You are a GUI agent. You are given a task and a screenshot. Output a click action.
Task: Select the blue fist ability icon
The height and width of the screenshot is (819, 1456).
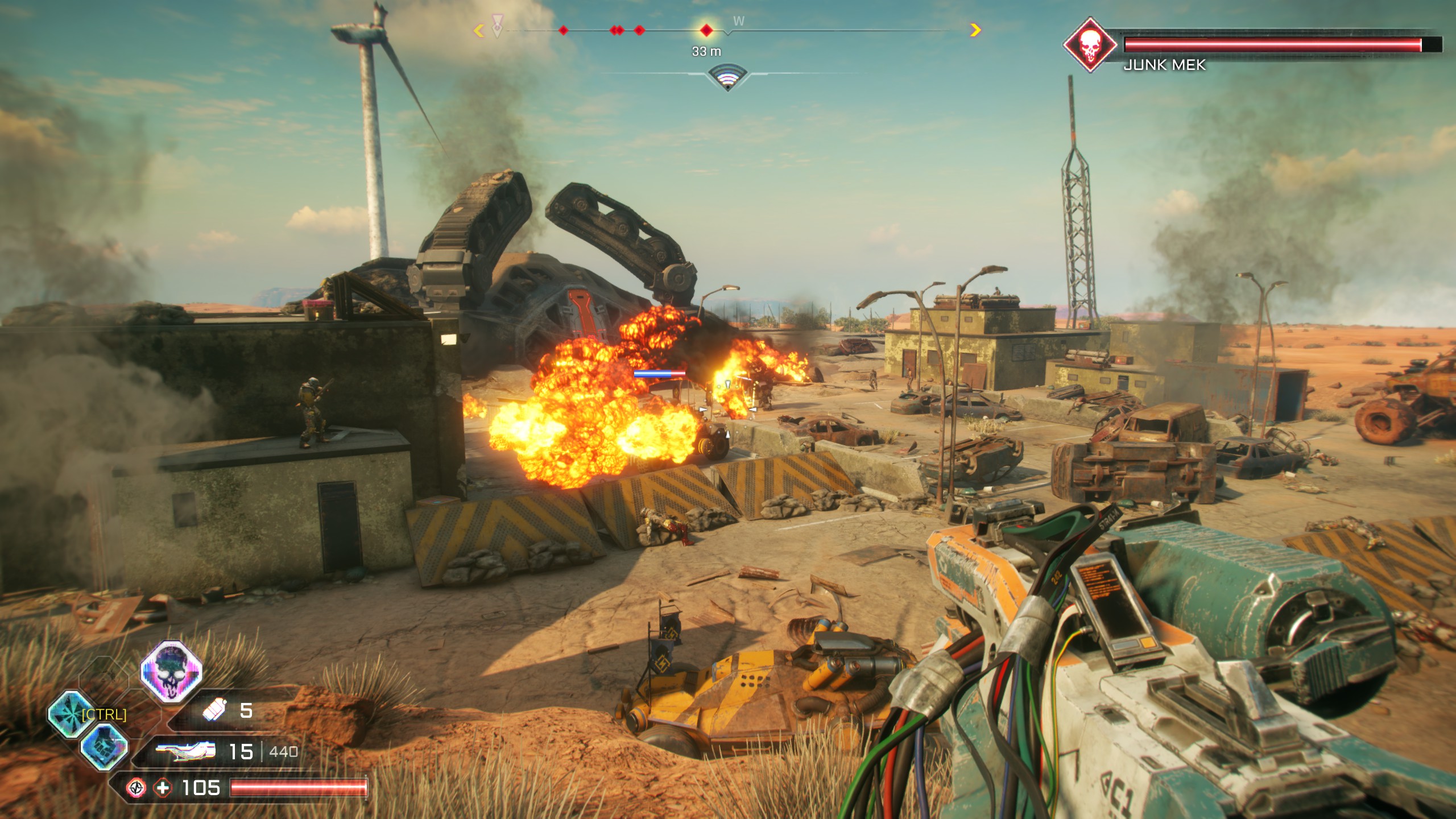tap(104, 747)
